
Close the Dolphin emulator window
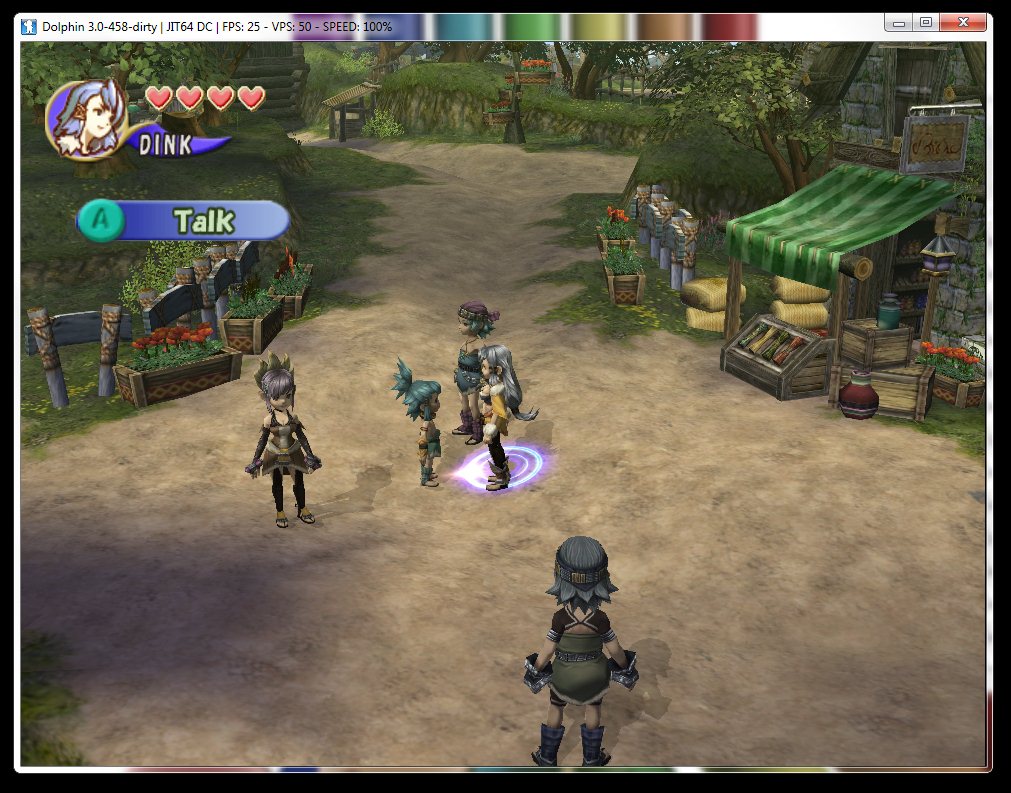pos(963,22)
